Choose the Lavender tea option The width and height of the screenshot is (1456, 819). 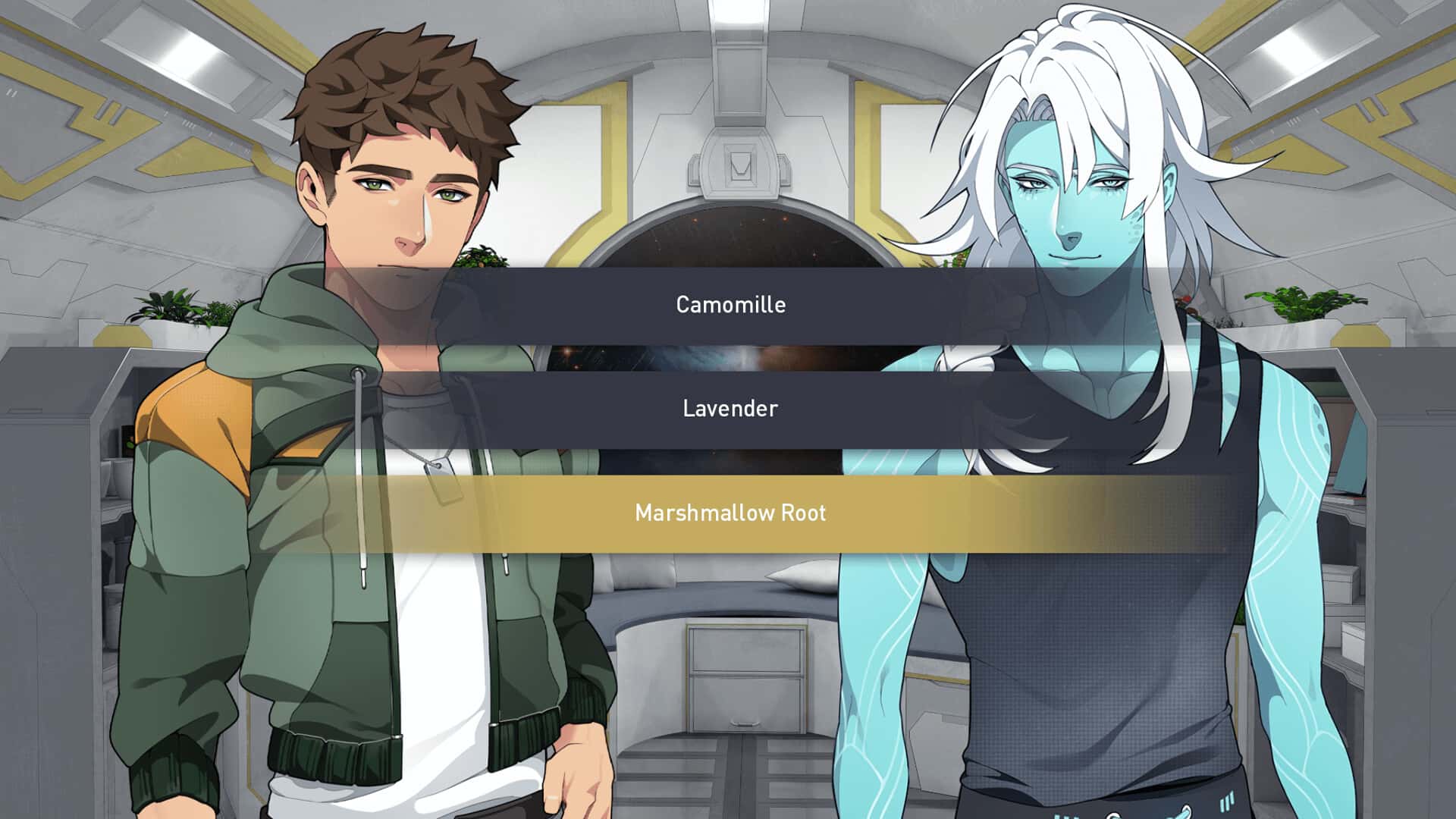coord(728,409)
